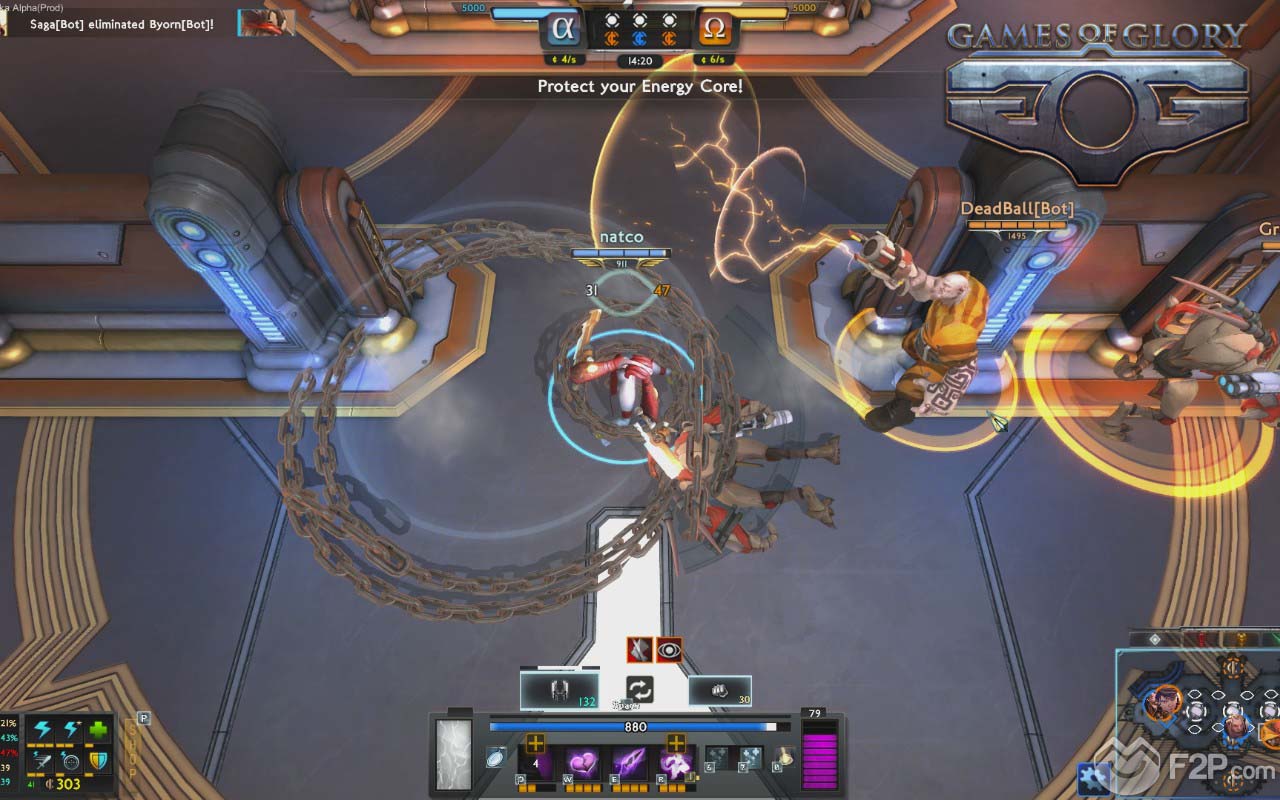Open the settings gear icon
This screenshot has height=800, width=1280.
pyautogui.click(x=1093, y=778)
